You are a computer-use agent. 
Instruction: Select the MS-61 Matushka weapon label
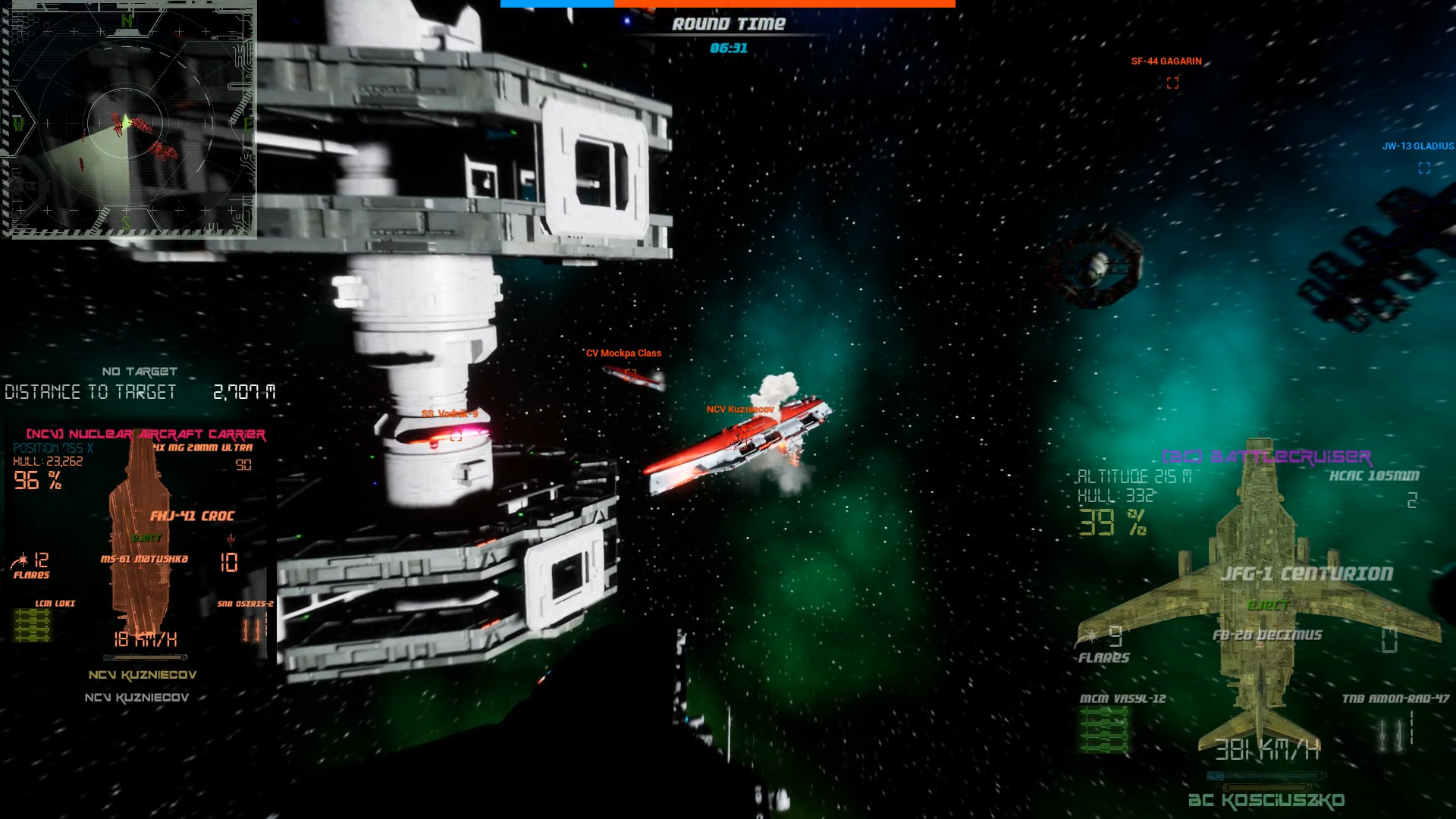[x=144, y=559]
